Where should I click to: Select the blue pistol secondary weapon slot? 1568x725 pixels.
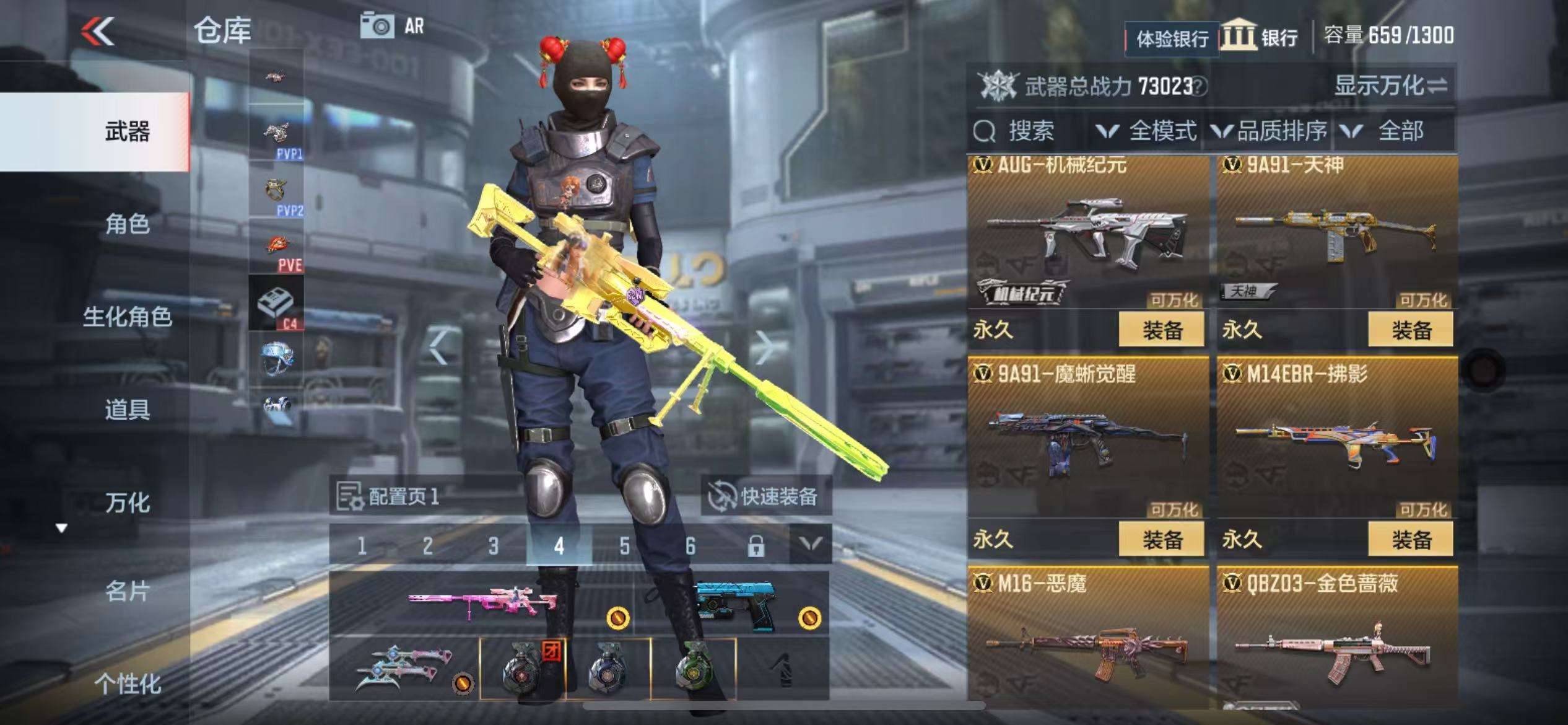tap(733, 603)
